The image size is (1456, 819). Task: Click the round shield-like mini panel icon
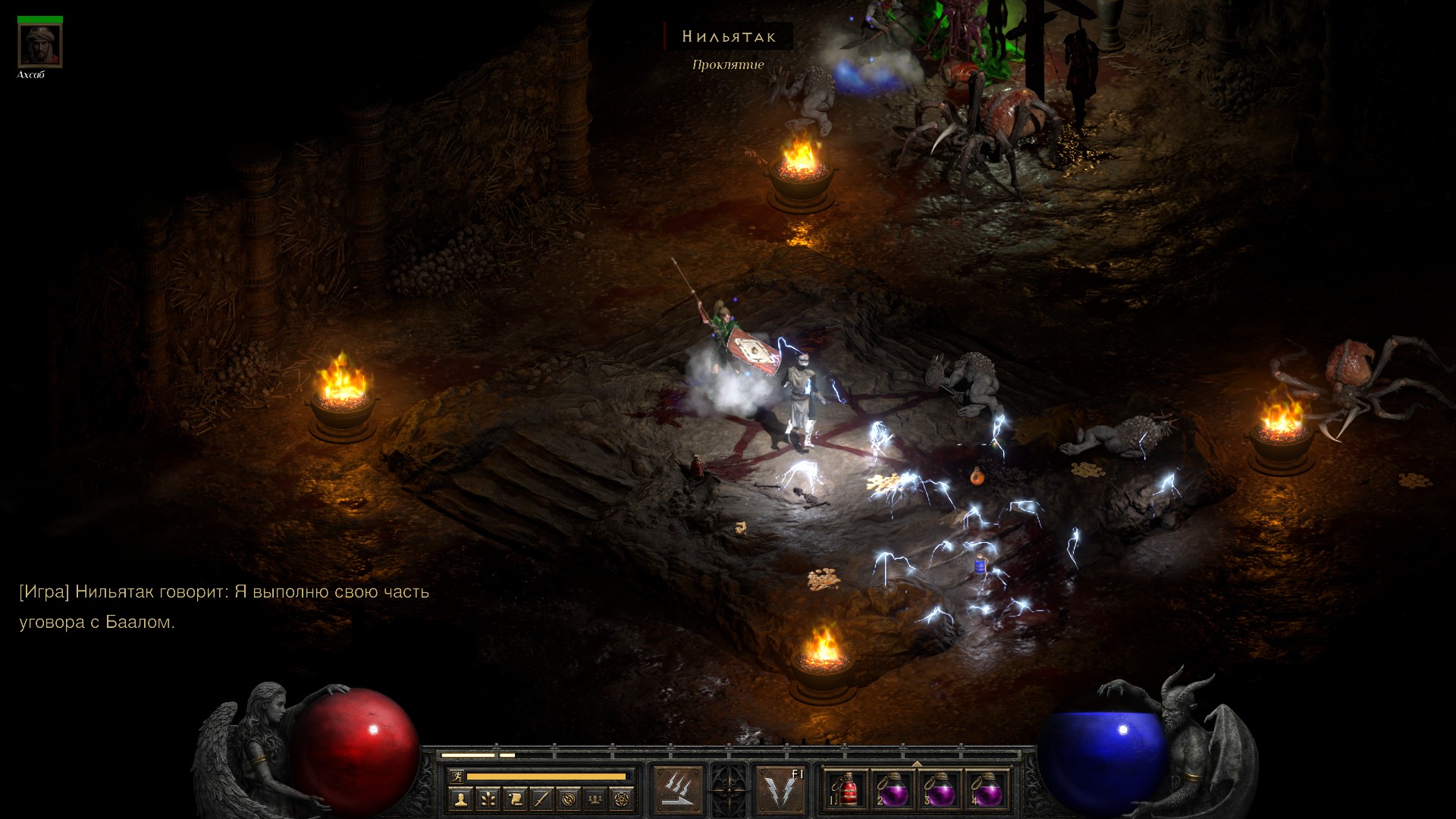point(569,799)
